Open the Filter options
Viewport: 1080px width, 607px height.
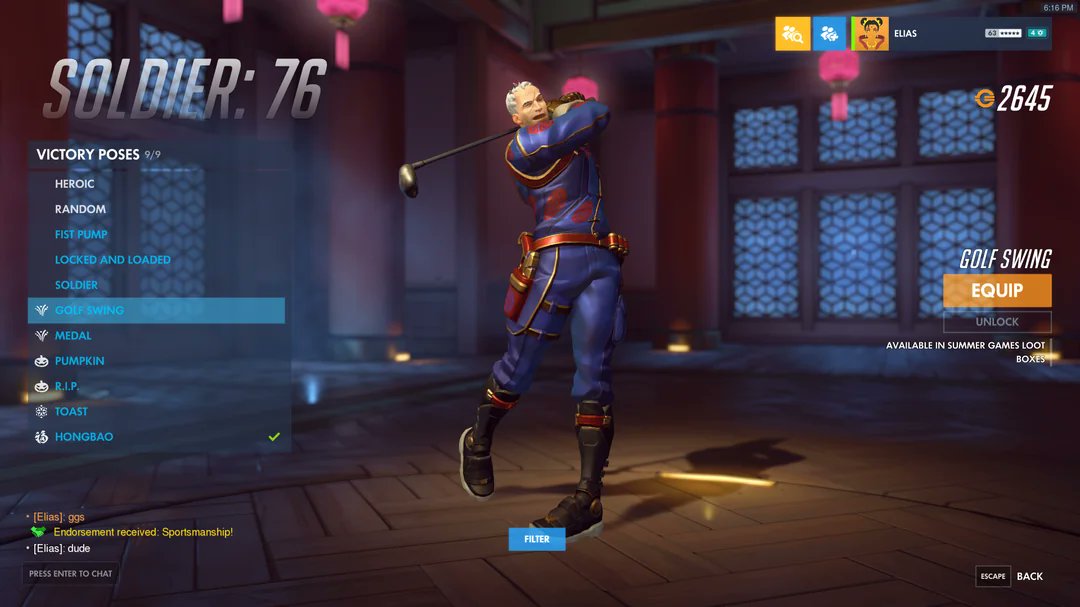537,539
